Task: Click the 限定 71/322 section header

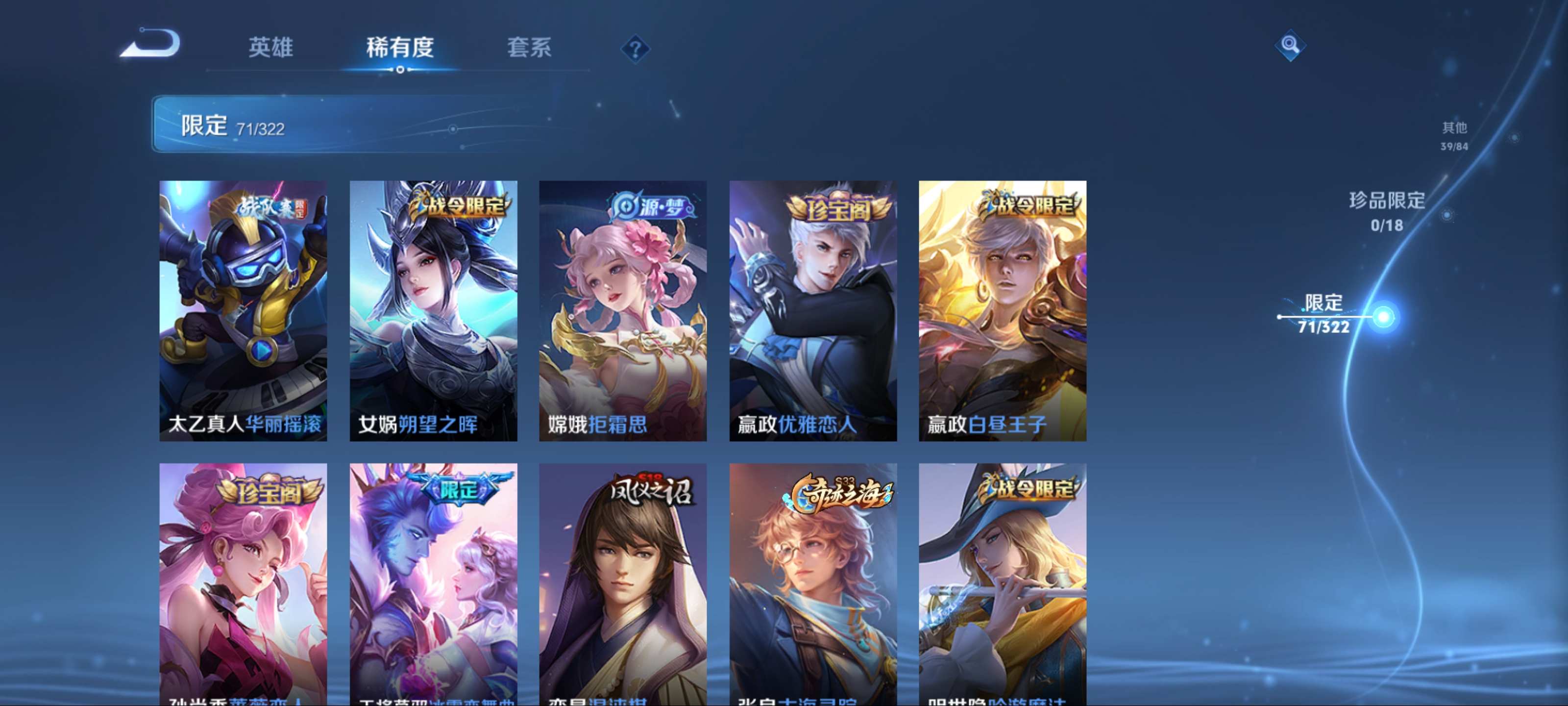Action: pyautogui.click(x=353, y=124)
